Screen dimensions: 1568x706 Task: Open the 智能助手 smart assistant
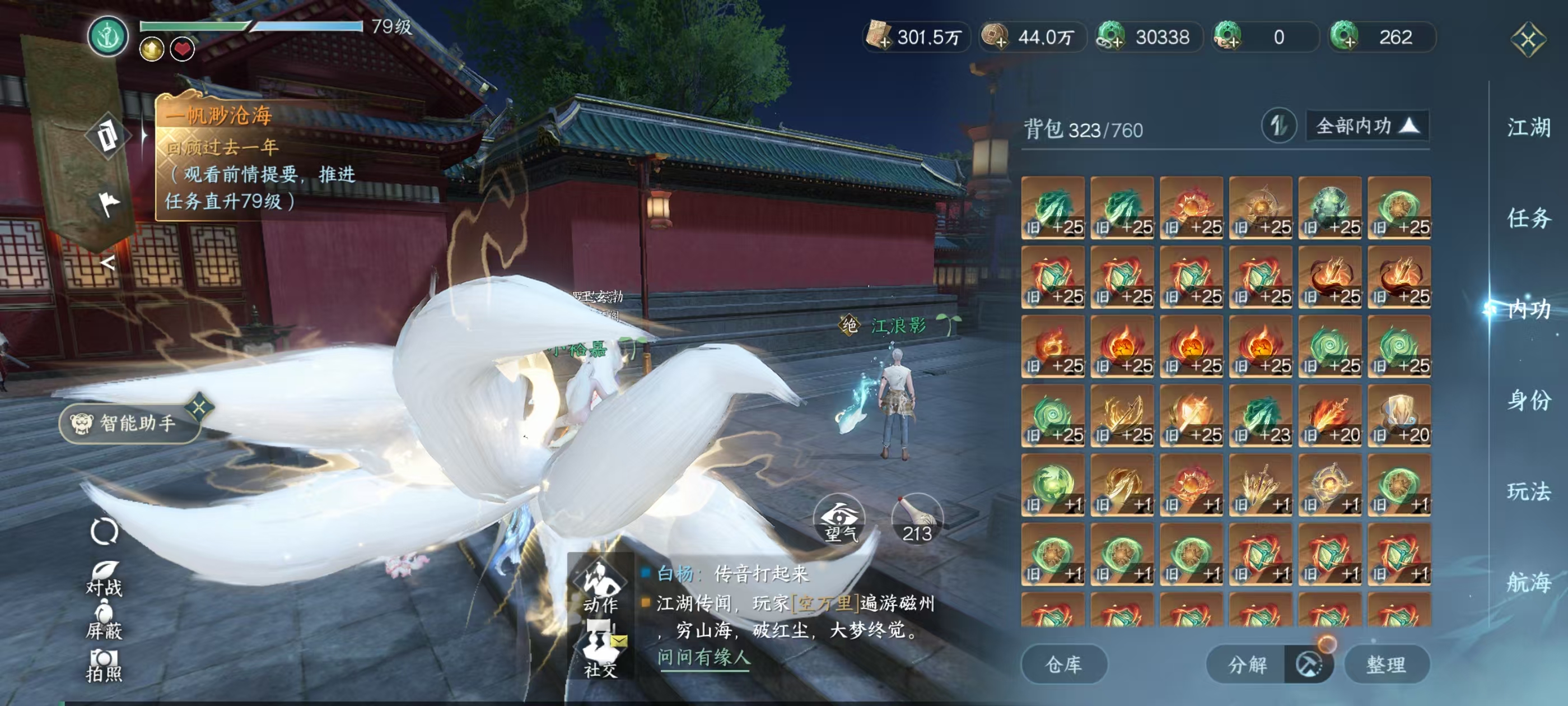click(x=129, y=422)
